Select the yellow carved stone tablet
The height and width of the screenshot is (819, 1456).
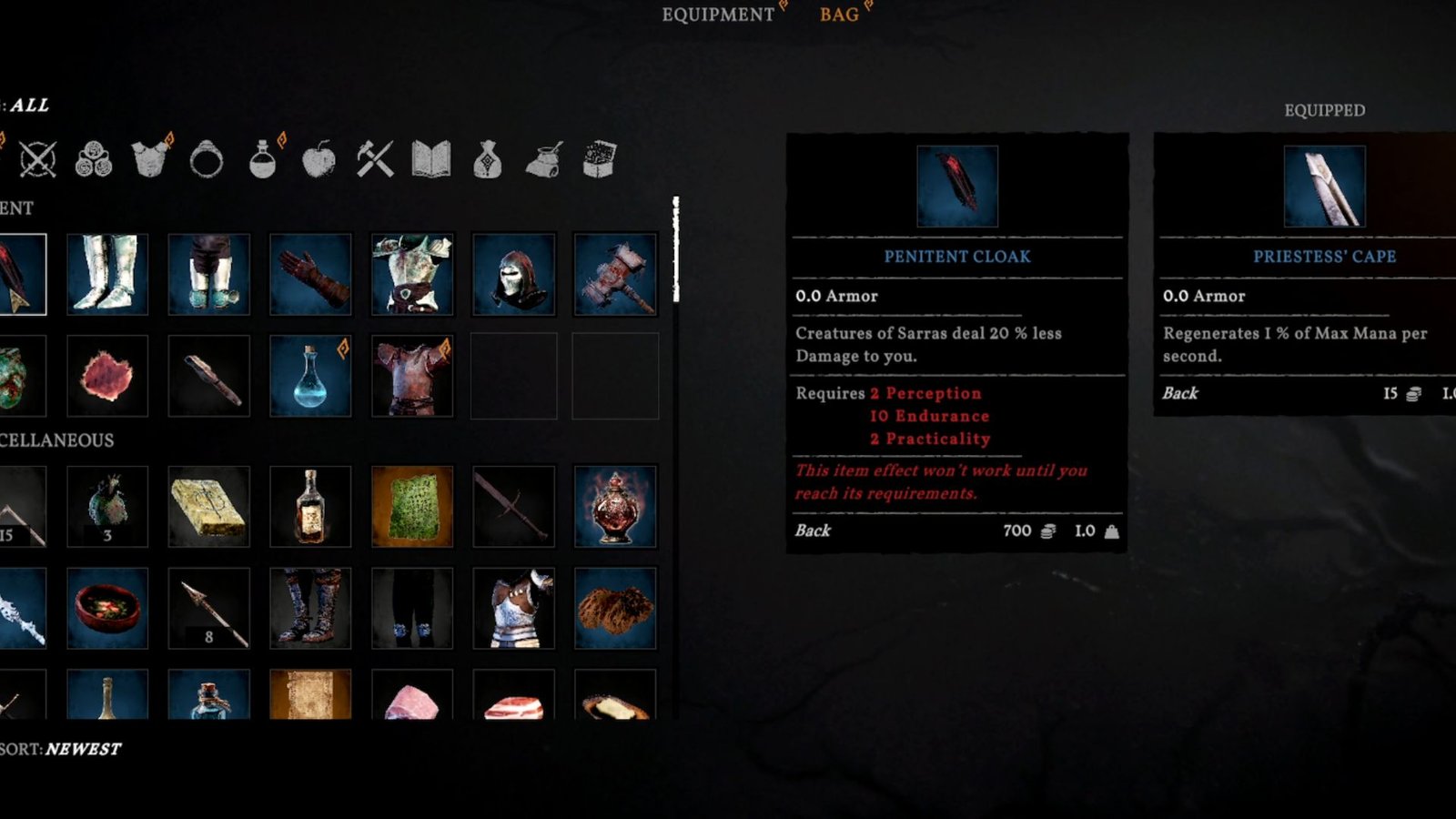208,506
